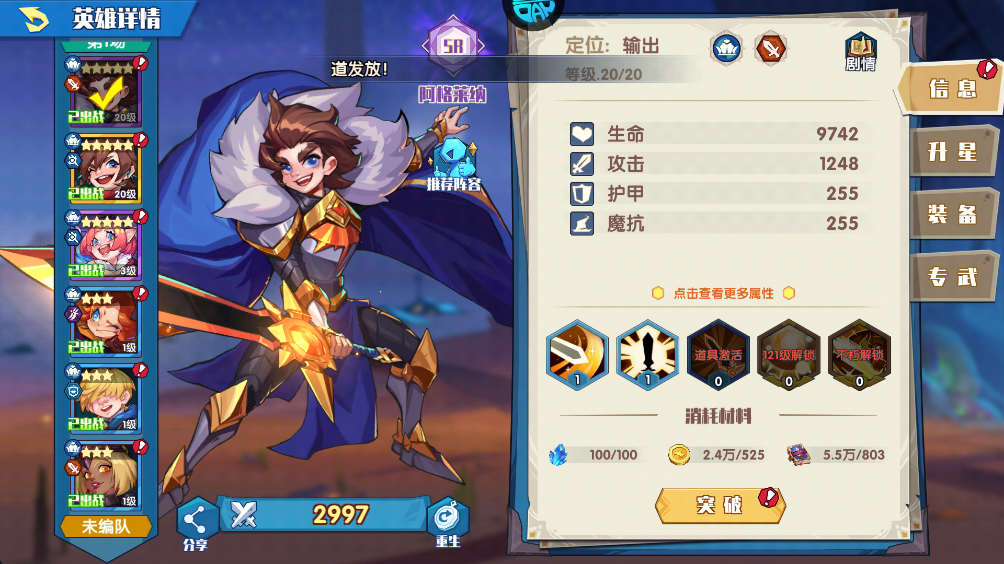Viewport: 1004px width, 564px height.
Task: Switch to the 信息 tab
Action: pyautogui.click(x=951, y=89)
